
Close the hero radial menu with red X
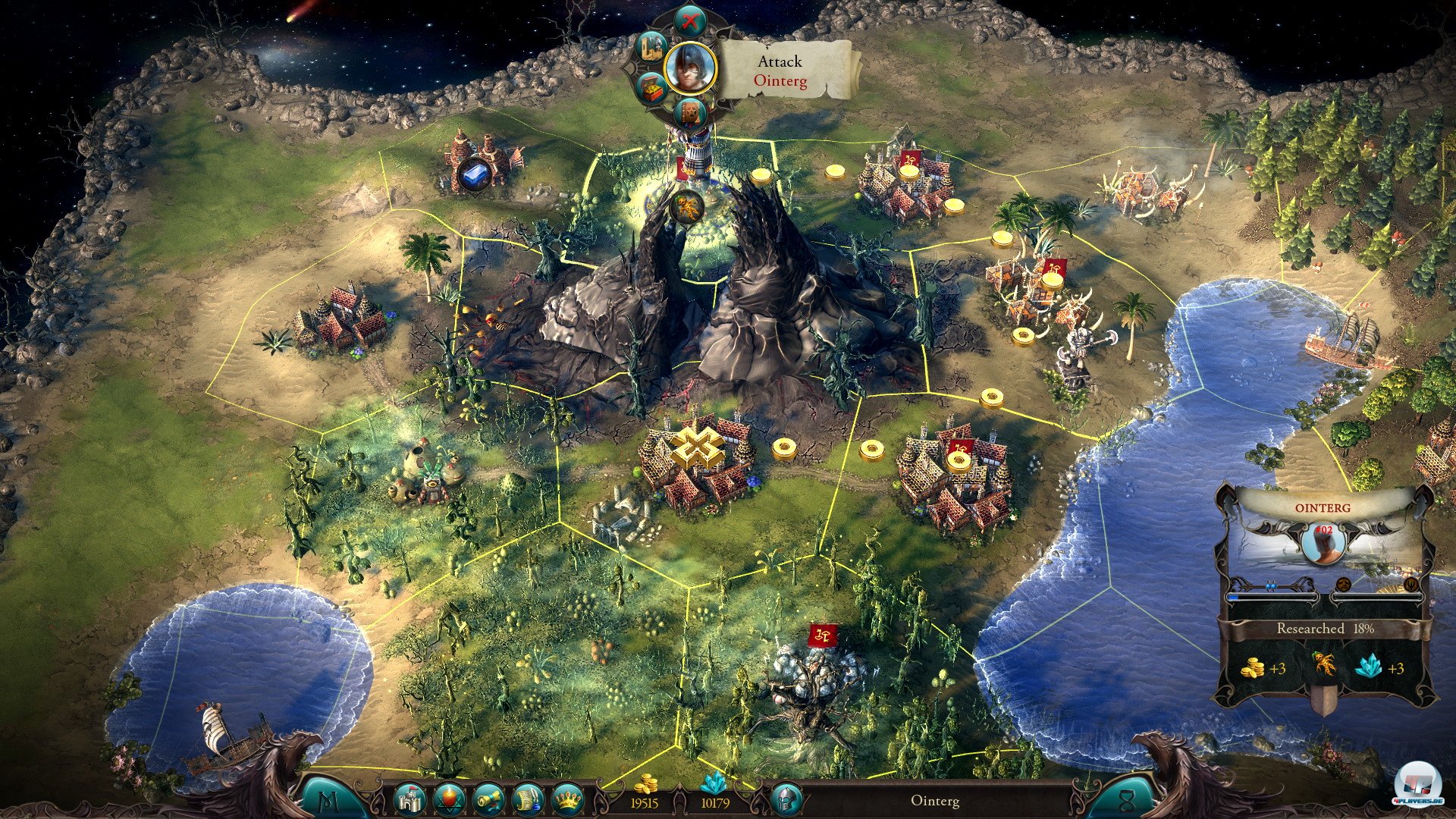(x=689, y=20)
